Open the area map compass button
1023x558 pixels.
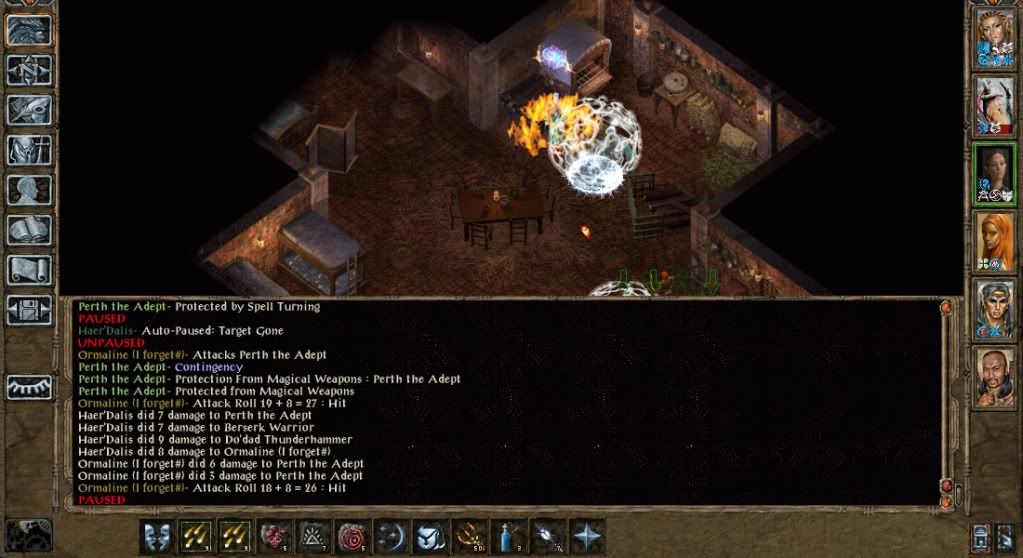tap(29, 69)
